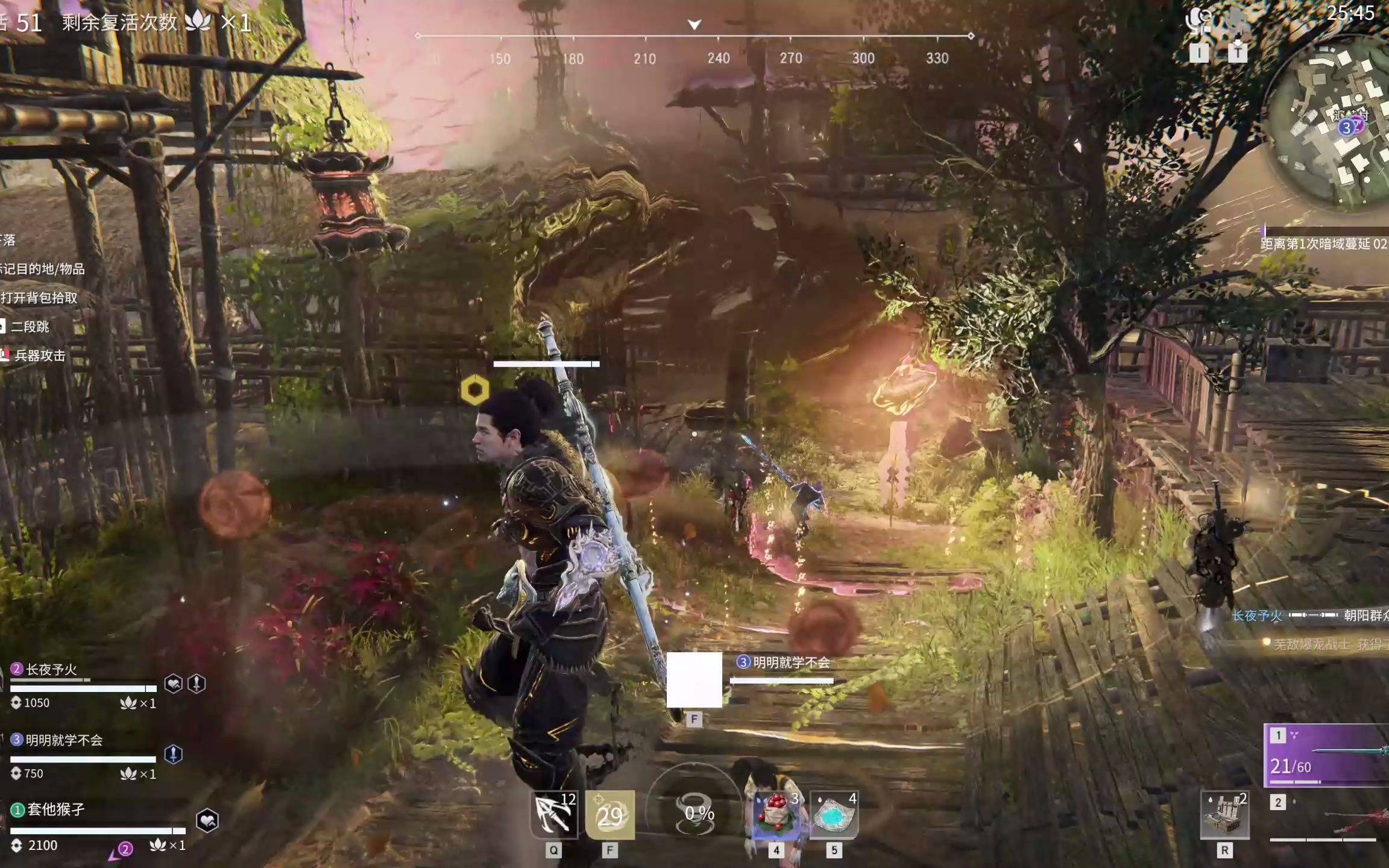The image size is (1389, 868).
Task: Toggle the voice chat headset icon
Action: (1198, 22)
